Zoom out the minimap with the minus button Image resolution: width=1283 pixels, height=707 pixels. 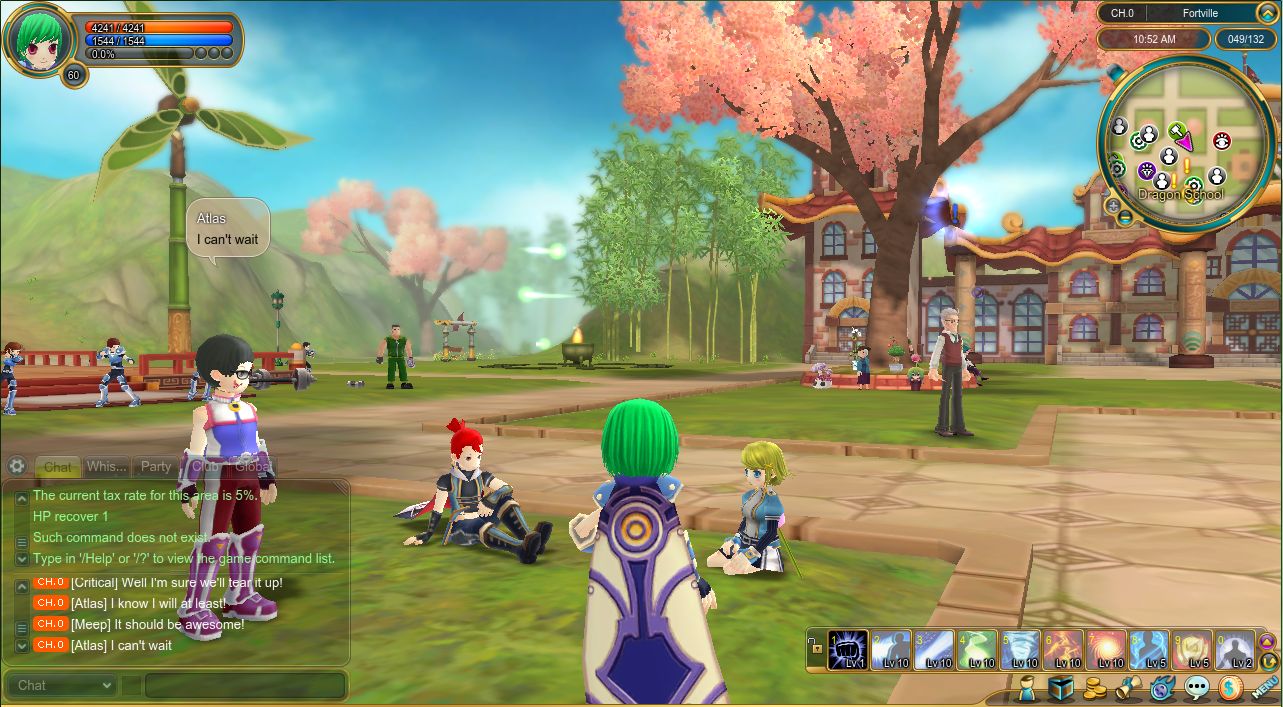(1125, 217)
